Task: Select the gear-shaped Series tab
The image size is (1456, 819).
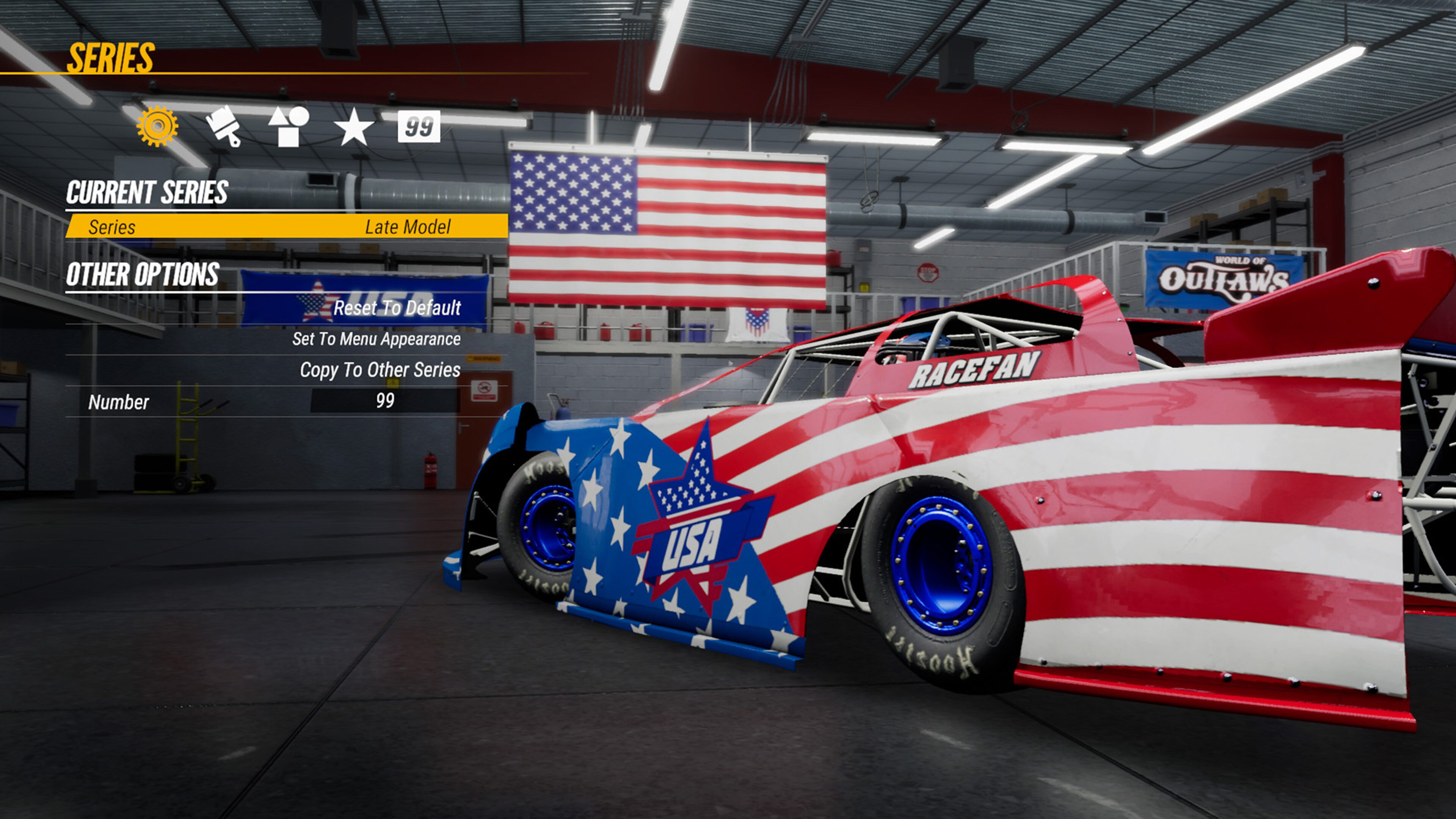Action: 157,126
